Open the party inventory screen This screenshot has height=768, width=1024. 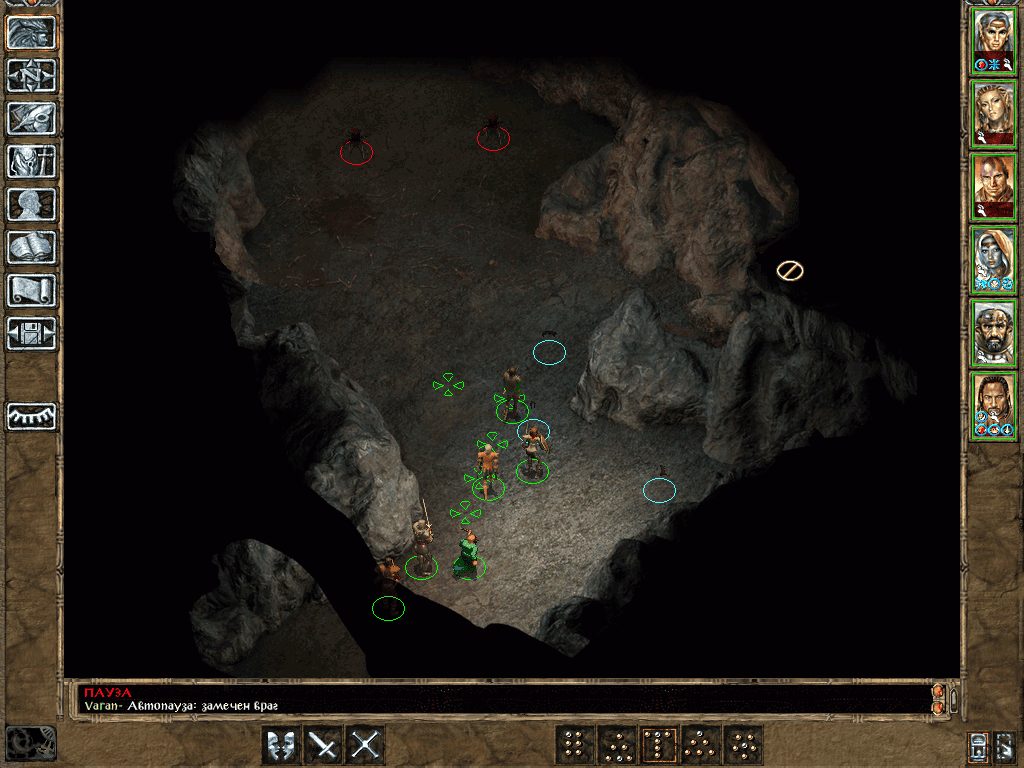(32, 161)
